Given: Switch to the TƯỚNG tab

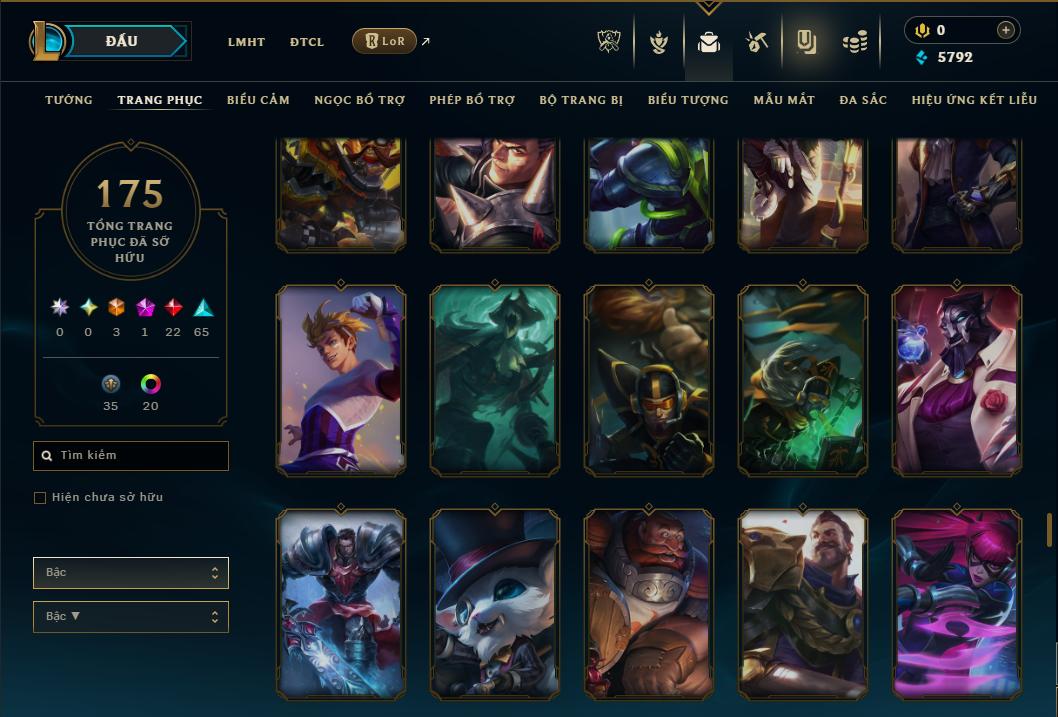Looking at the screenshot, I should click(69, 100).
